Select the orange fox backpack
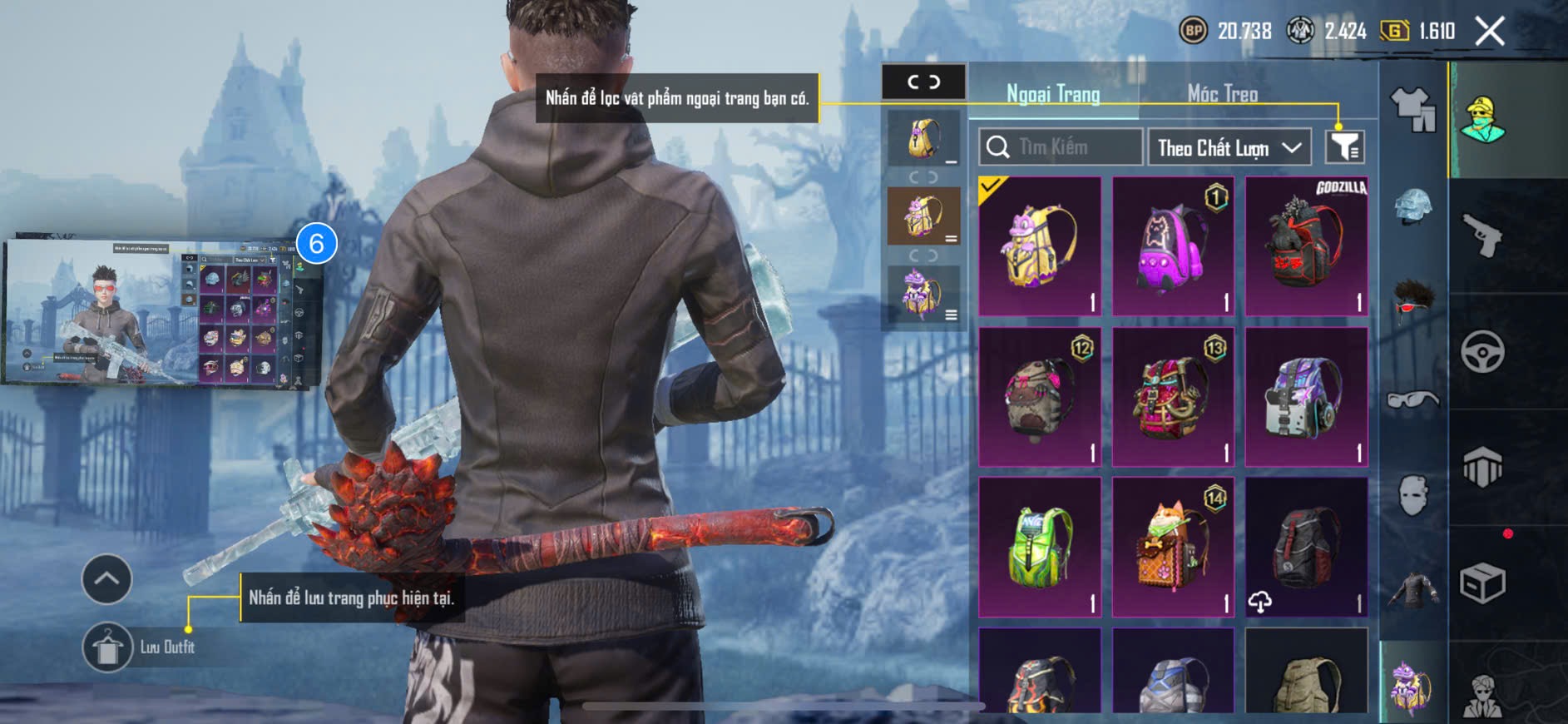The image size is (1568, 724). [x=1173, y=547]
